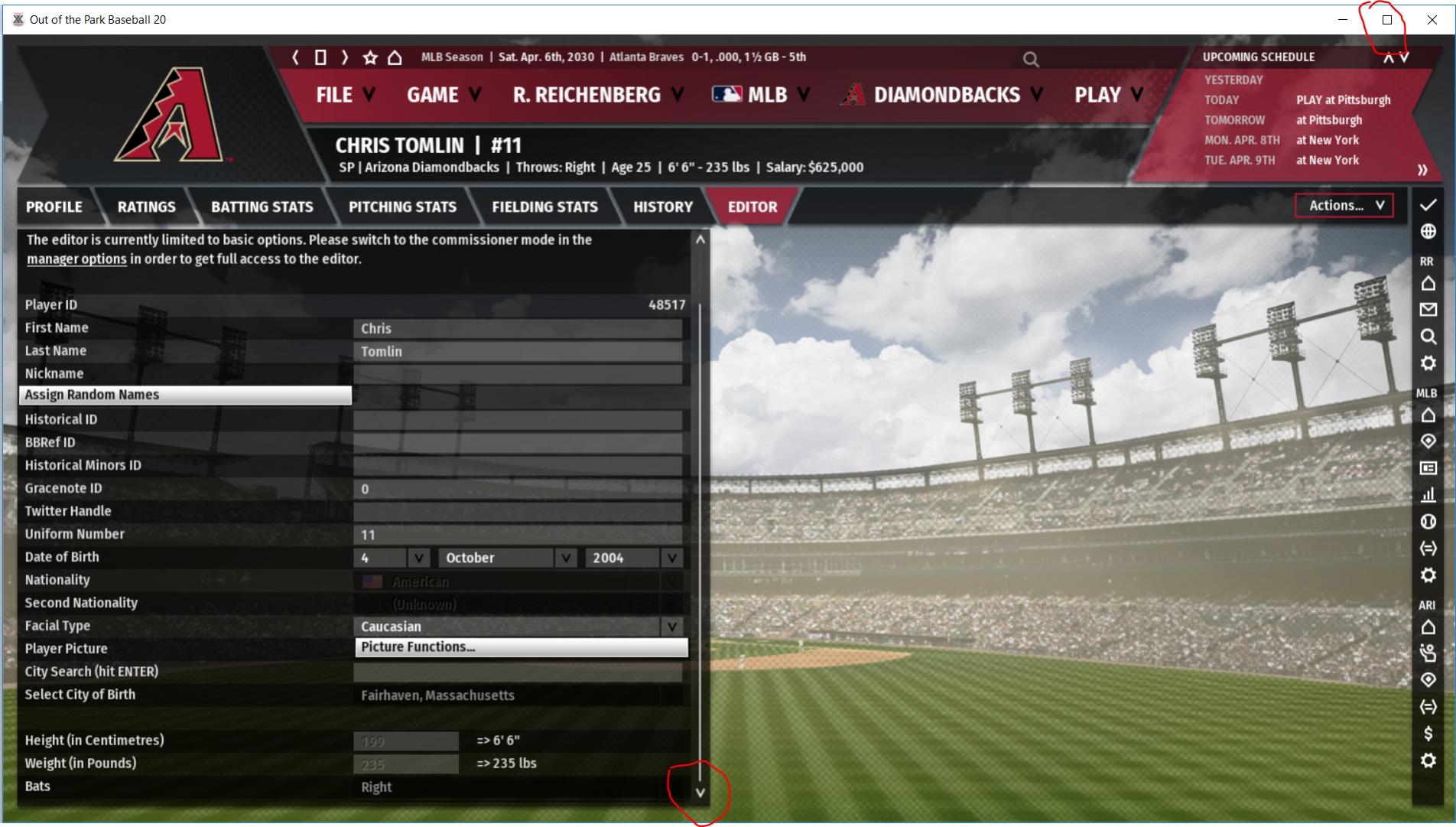Viewport: 1456px width, 827px height.
Task: Open the R. REICHENBERG manager menu
Action: (597, 95)
